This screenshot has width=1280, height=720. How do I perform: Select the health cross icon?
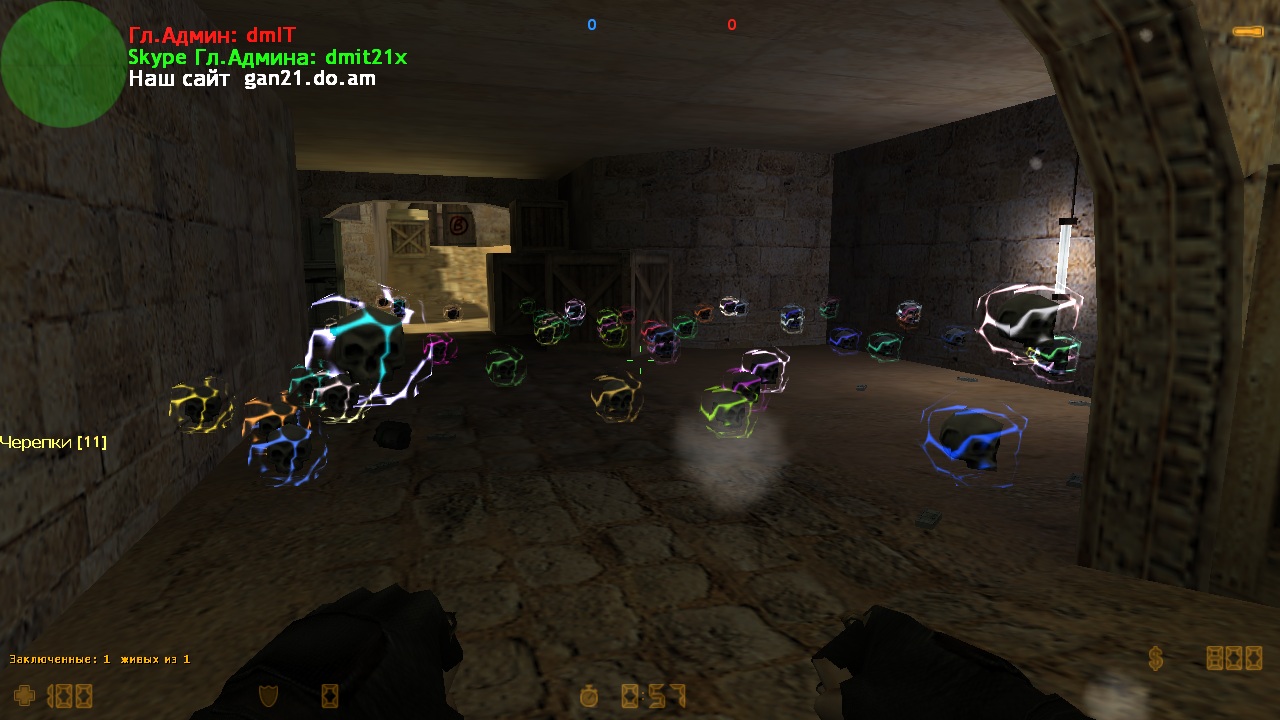[24, 694]
